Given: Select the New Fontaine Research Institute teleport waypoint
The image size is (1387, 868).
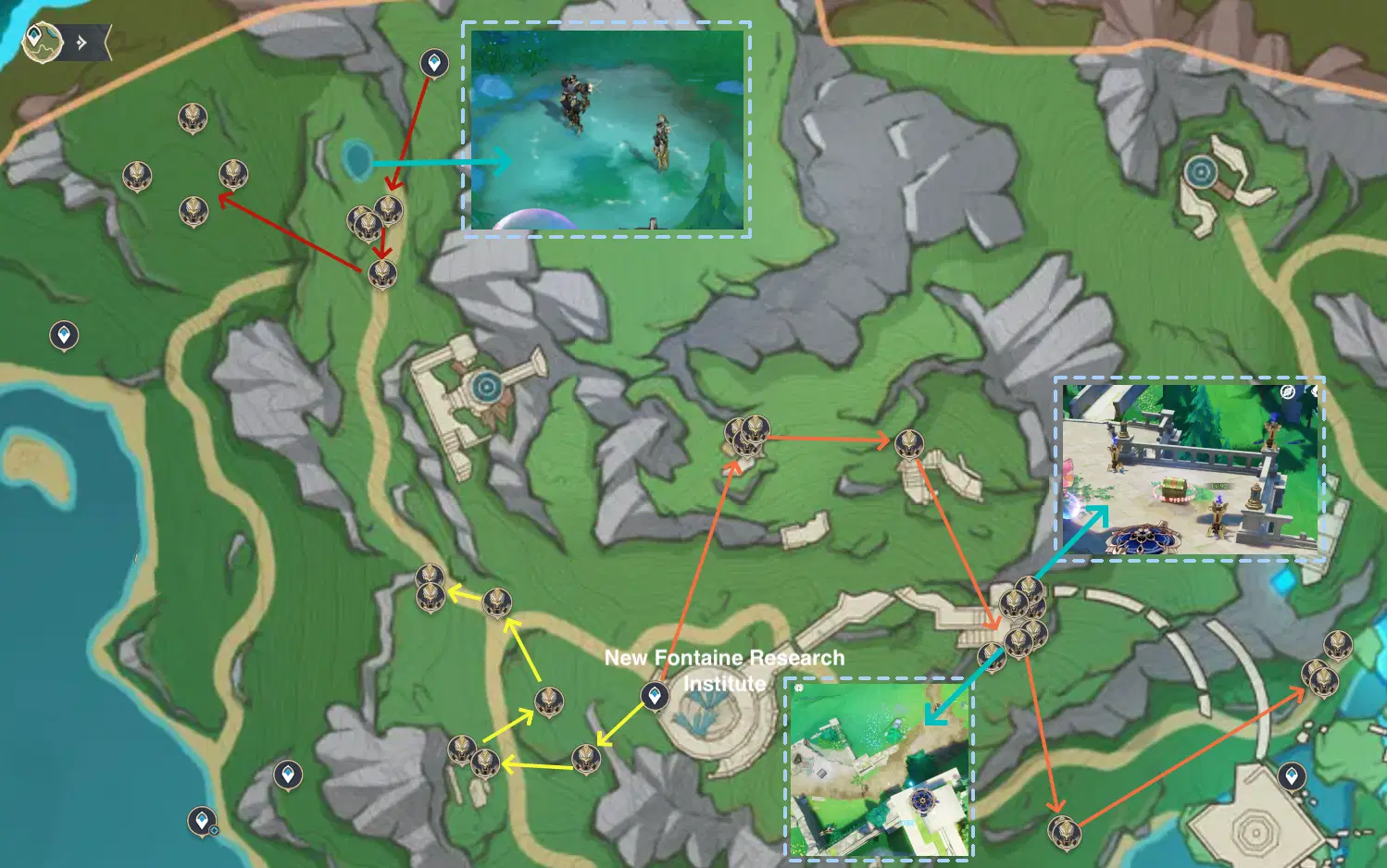Looking at the screenshot, I should 655,695.
